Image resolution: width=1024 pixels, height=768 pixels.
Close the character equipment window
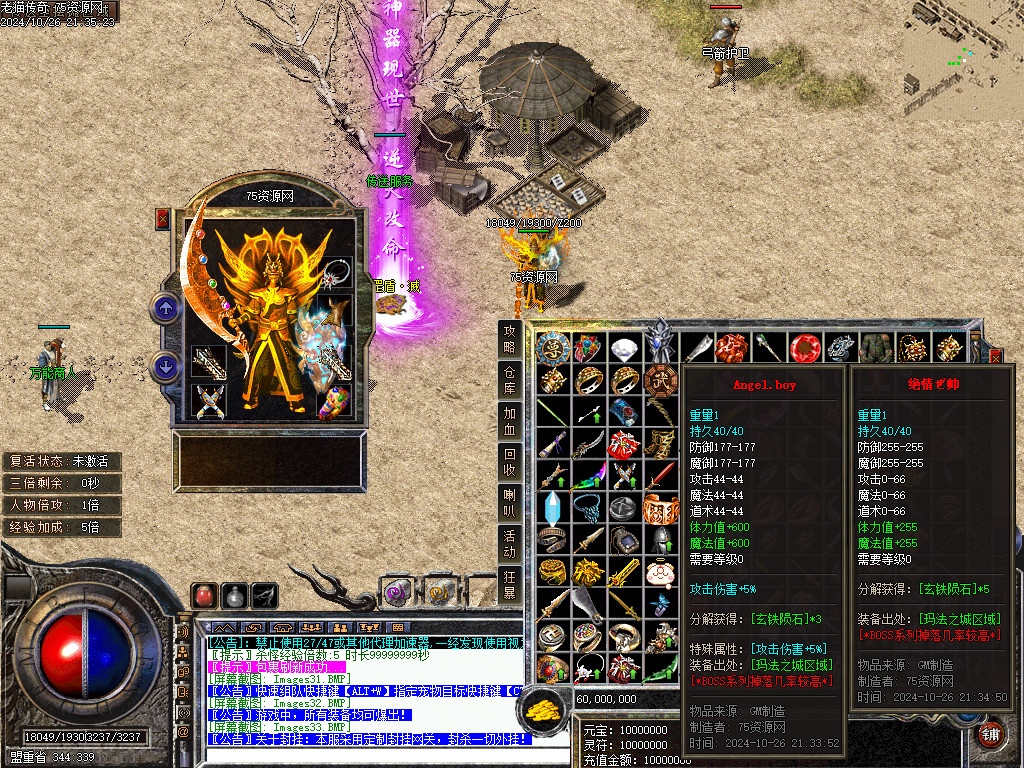coord(163,219)
